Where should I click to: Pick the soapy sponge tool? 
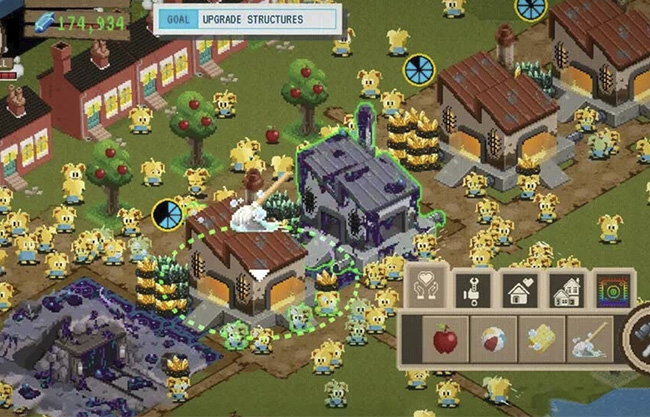point(542,339)
